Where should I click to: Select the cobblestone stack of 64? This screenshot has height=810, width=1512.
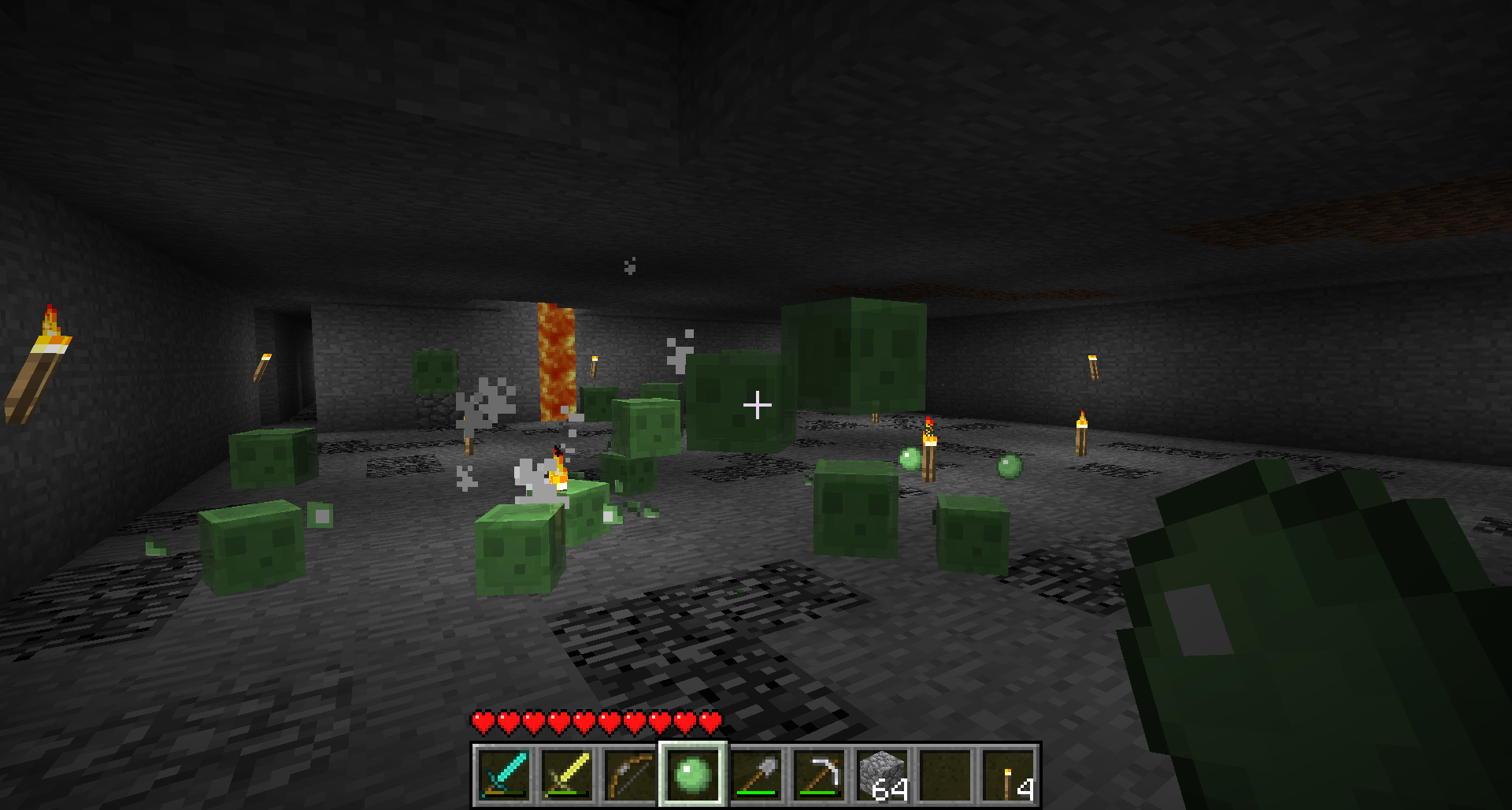[882, 775]
